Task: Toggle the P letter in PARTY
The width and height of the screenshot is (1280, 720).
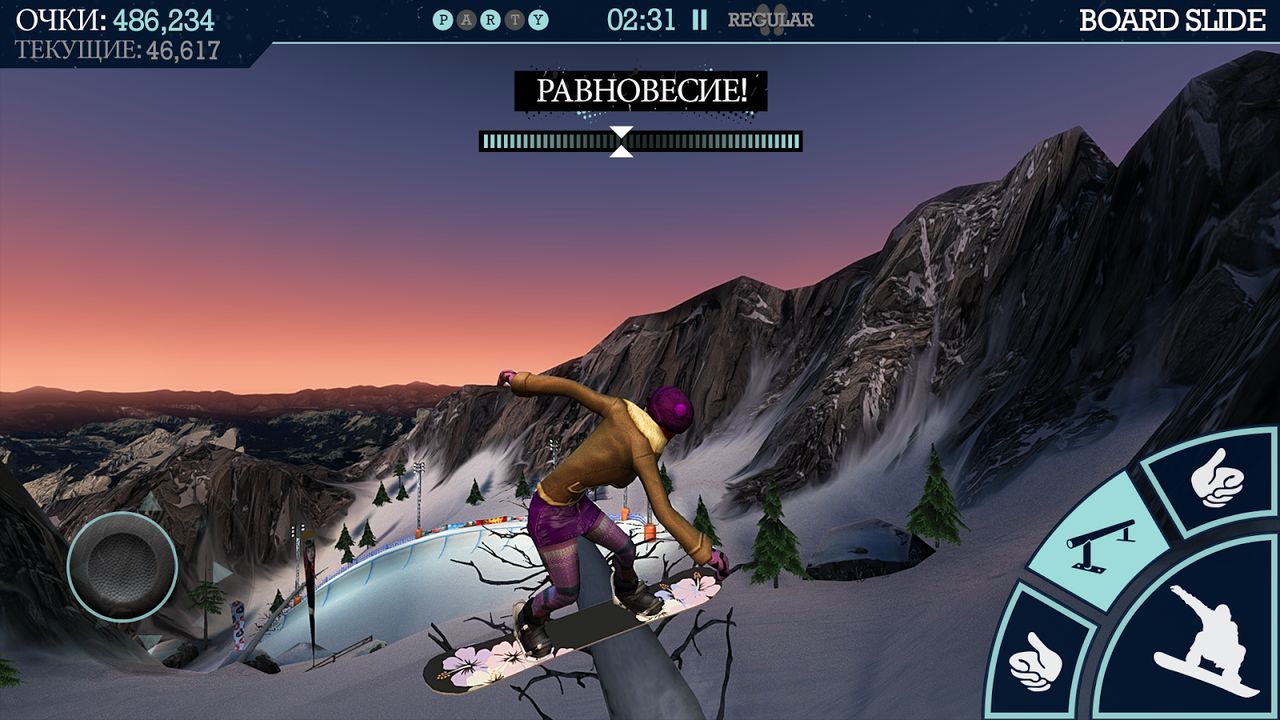Action: pyautogui.click(x=442, y=17)
